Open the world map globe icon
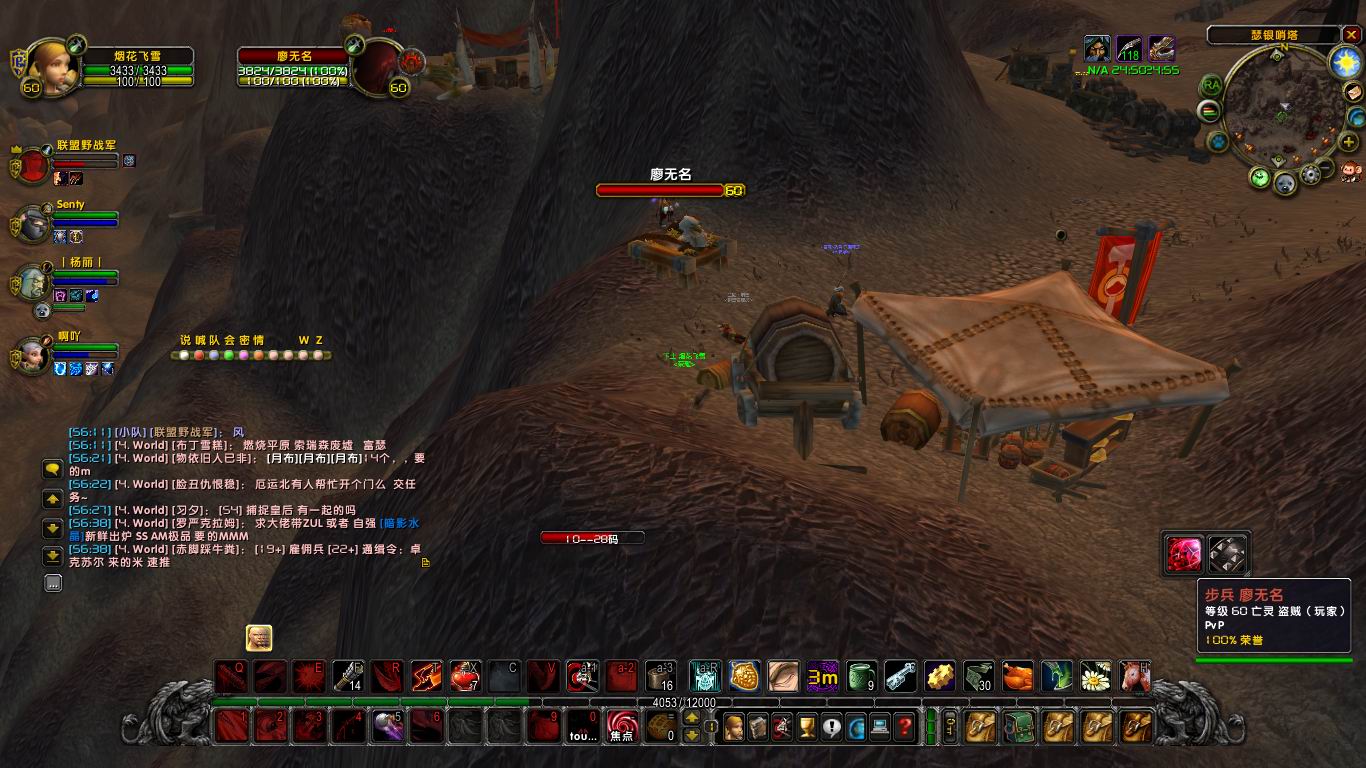The image size is (1366, 768). click(854, 726)
